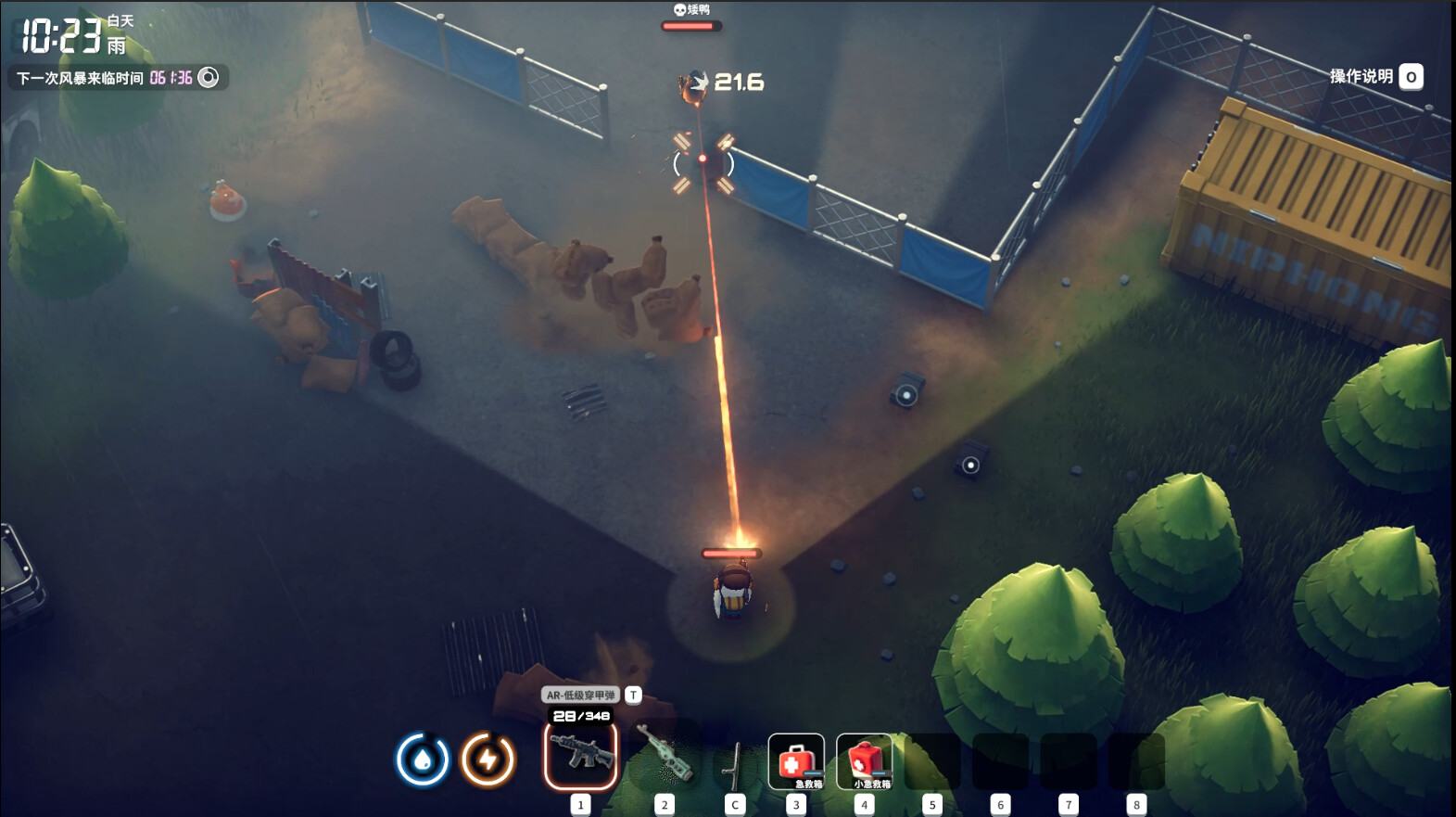
Task: Use the 小急救箱 small medkit
Action: 864,761
